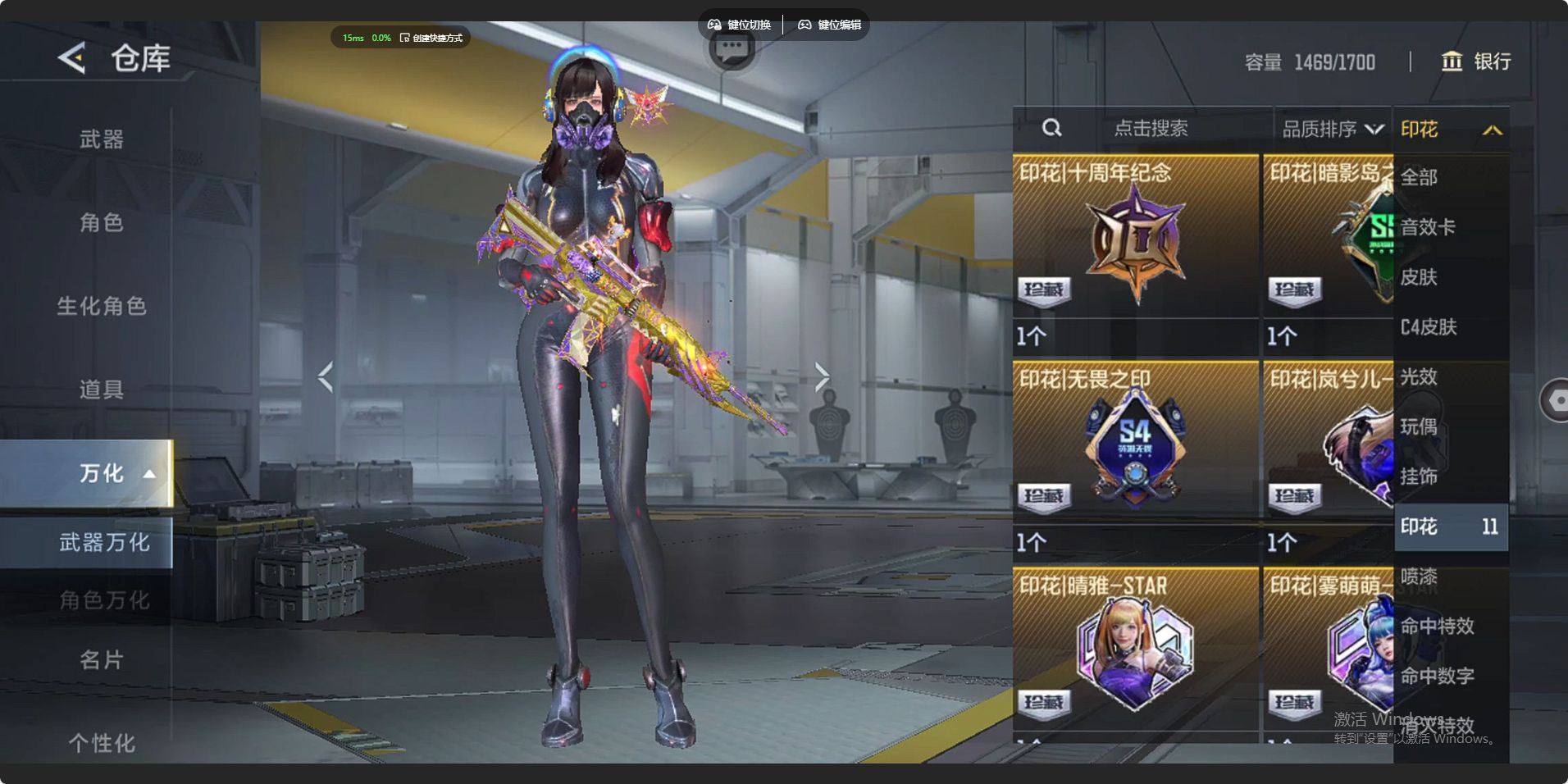
Task: Switch to the 角色 category
Action: (102, 222)
